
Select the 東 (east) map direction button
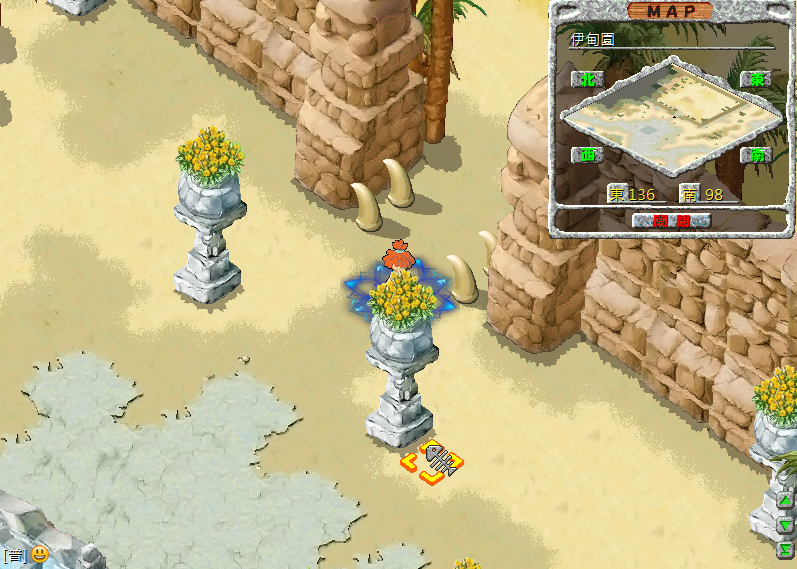point(752,79)
